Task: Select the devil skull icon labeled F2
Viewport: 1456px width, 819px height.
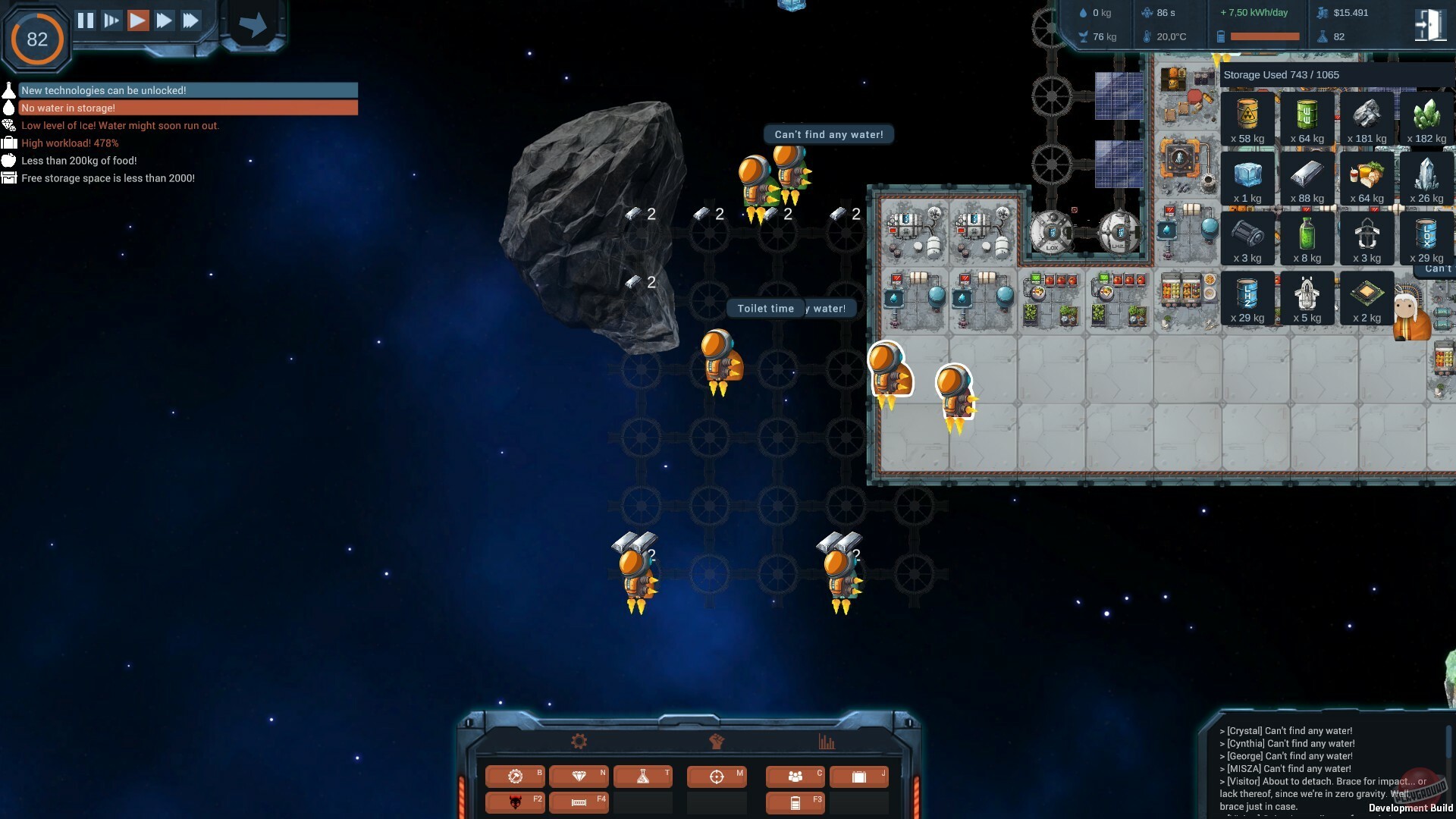Action: coord(516,802)
